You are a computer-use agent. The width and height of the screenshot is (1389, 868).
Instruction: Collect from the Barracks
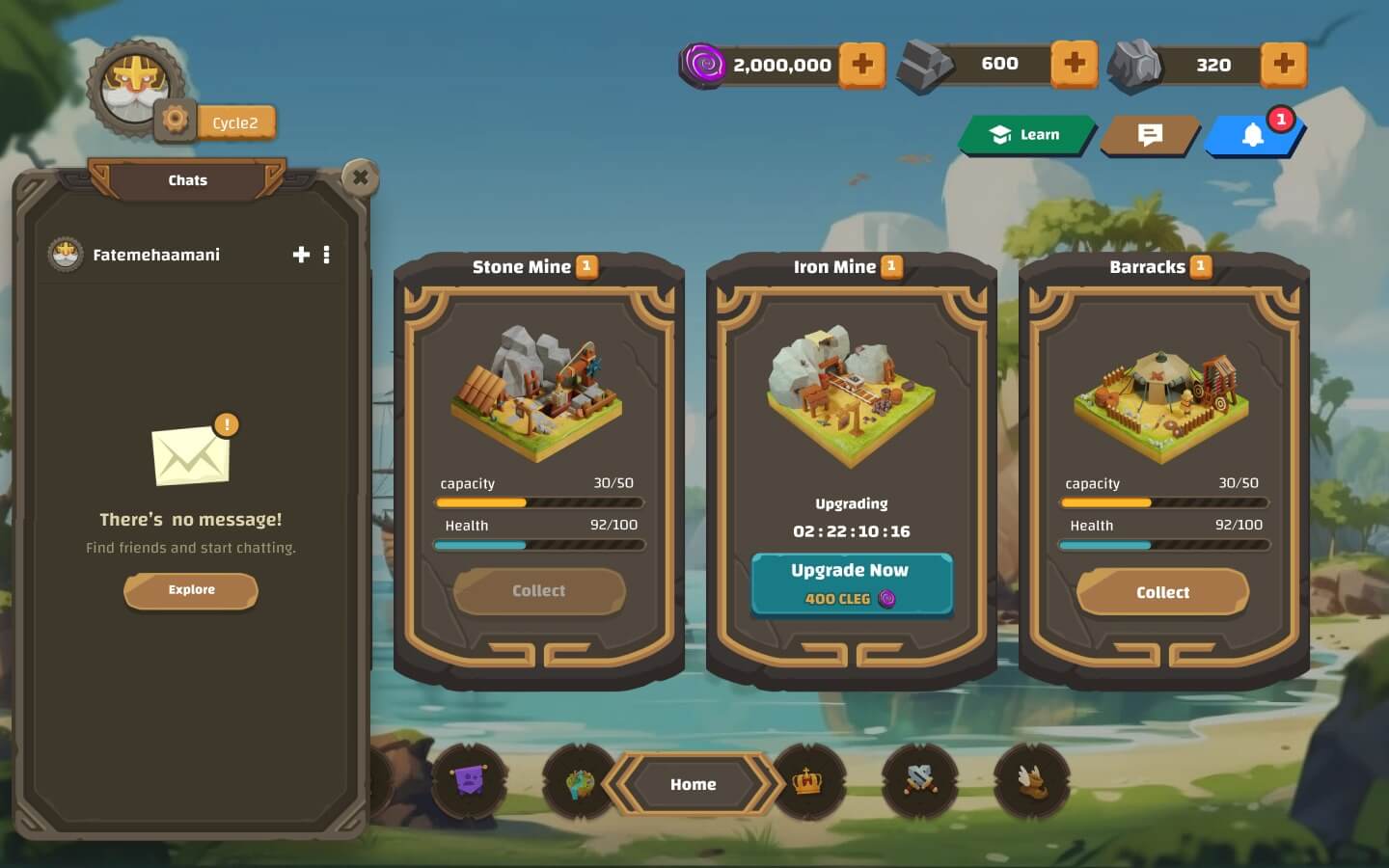tap(1162, 592)
